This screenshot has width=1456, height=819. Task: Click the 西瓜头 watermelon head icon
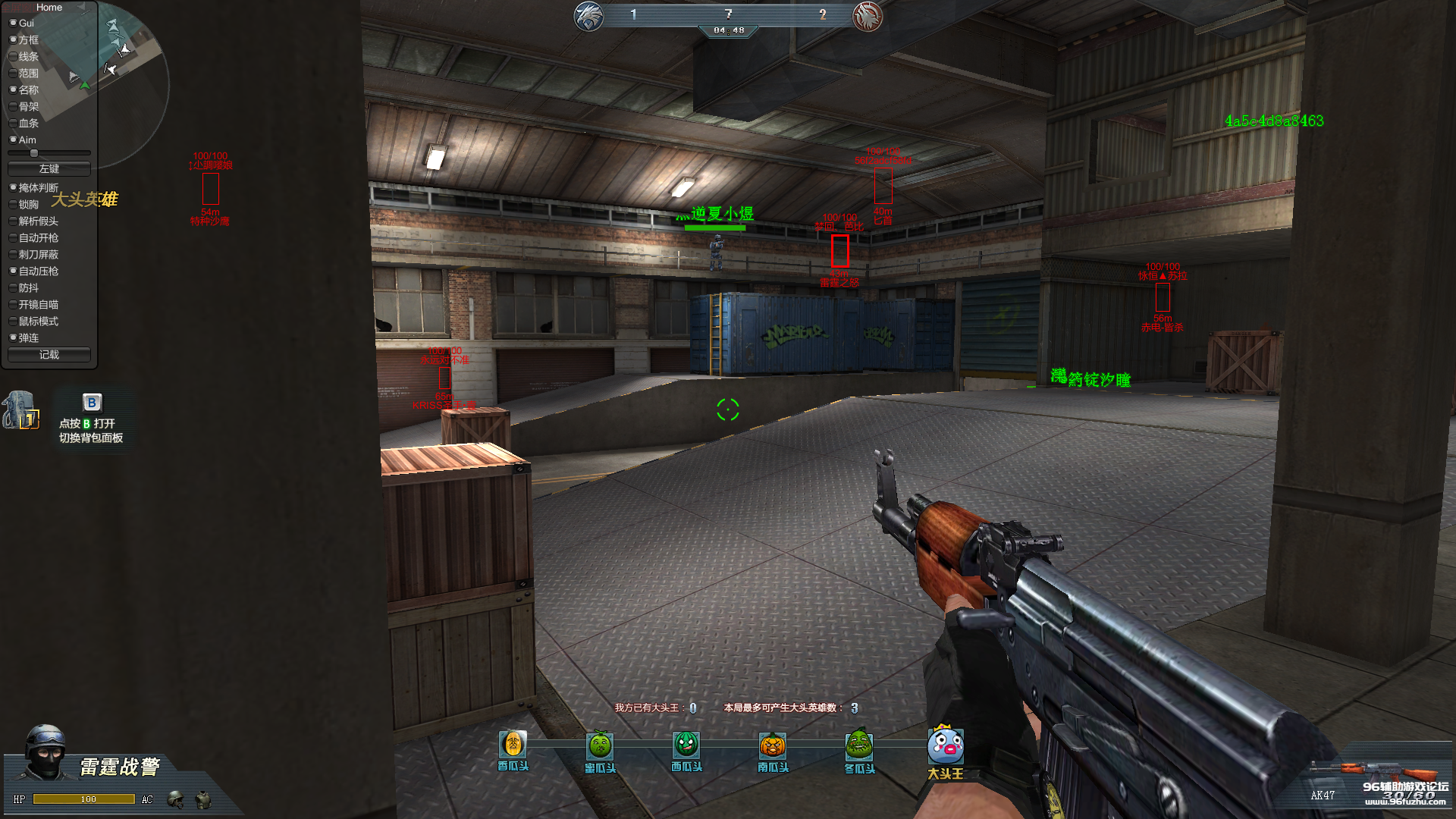[x=686, y=745]
